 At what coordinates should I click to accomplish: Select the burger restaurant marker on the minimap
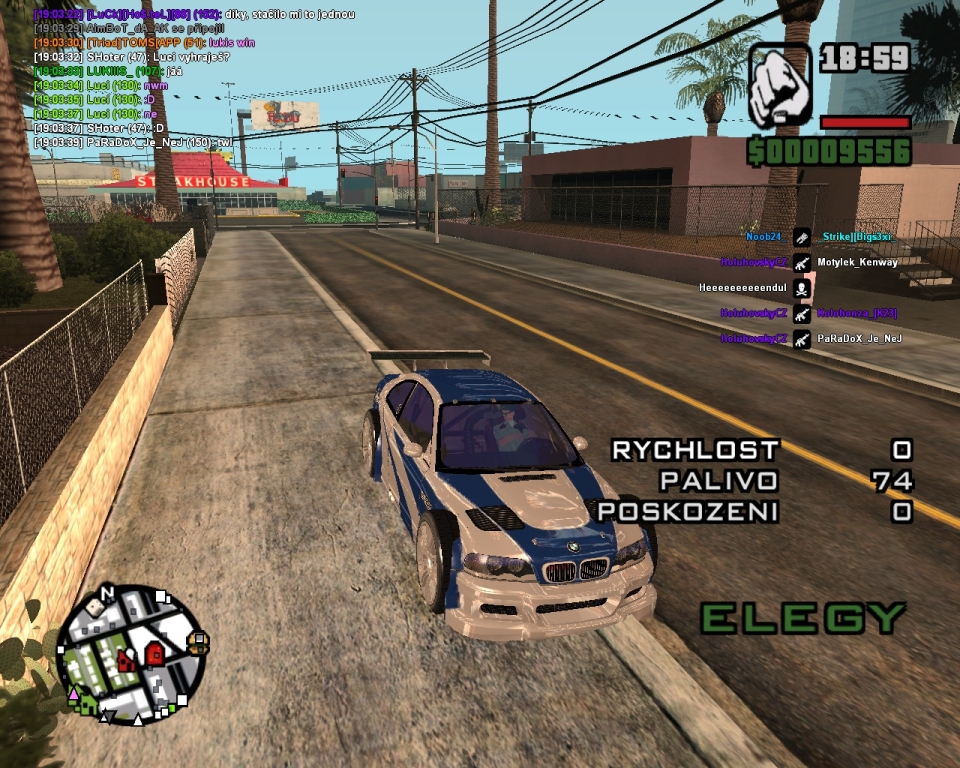click(x=197, y=643)
